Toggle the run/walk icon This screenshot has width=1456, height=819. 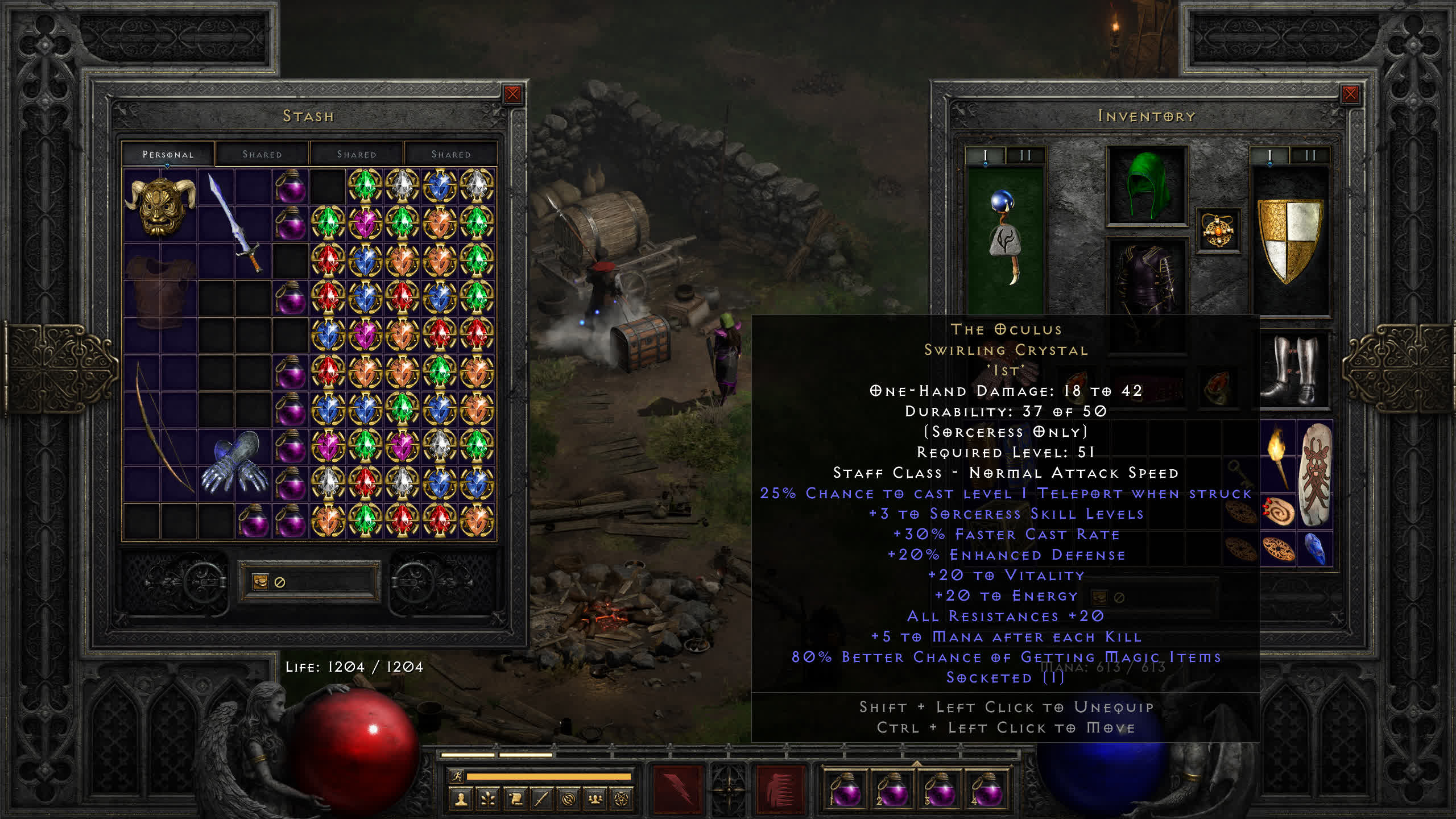point(457,777)
